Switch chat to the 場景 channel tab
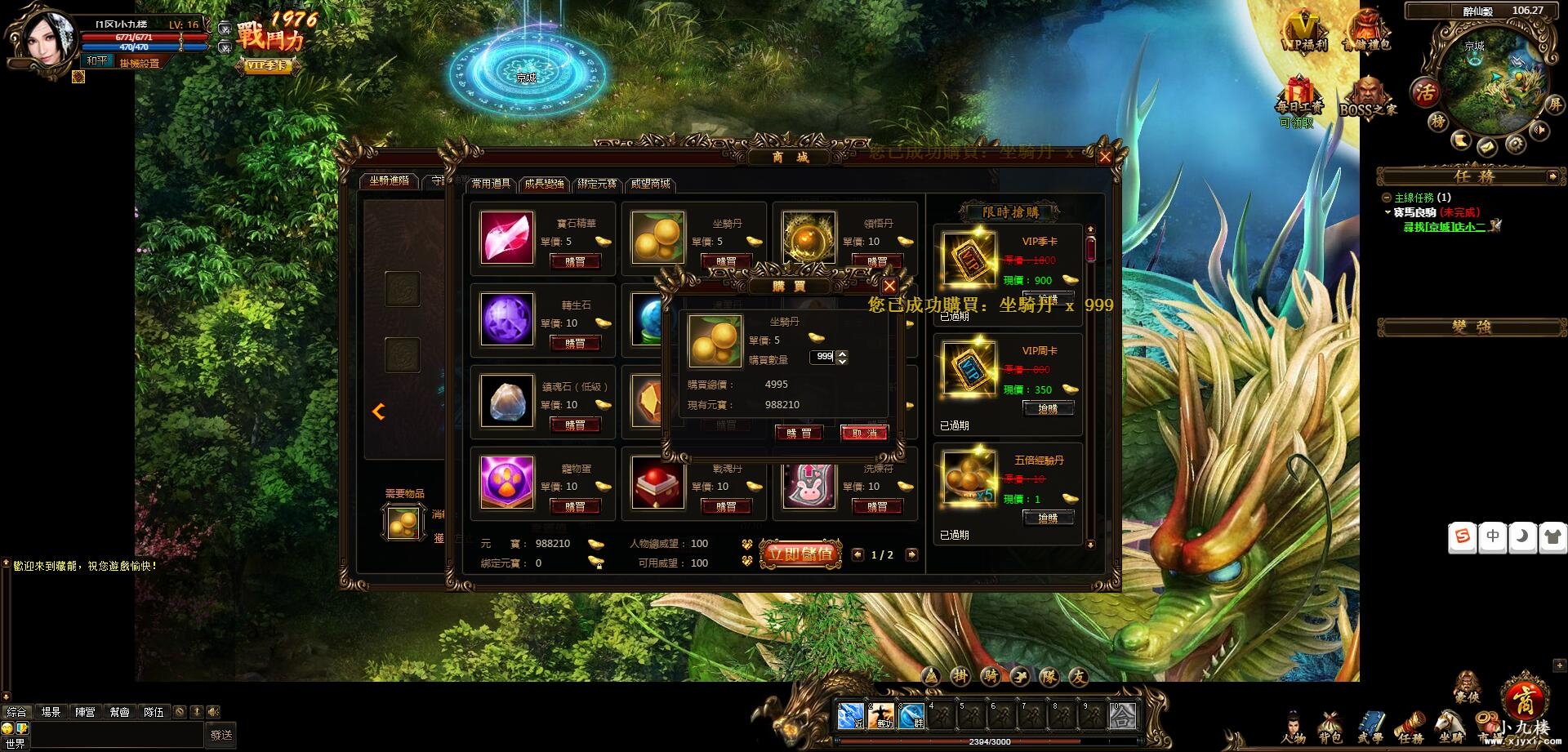The image size is (1568, 752). 51,712
